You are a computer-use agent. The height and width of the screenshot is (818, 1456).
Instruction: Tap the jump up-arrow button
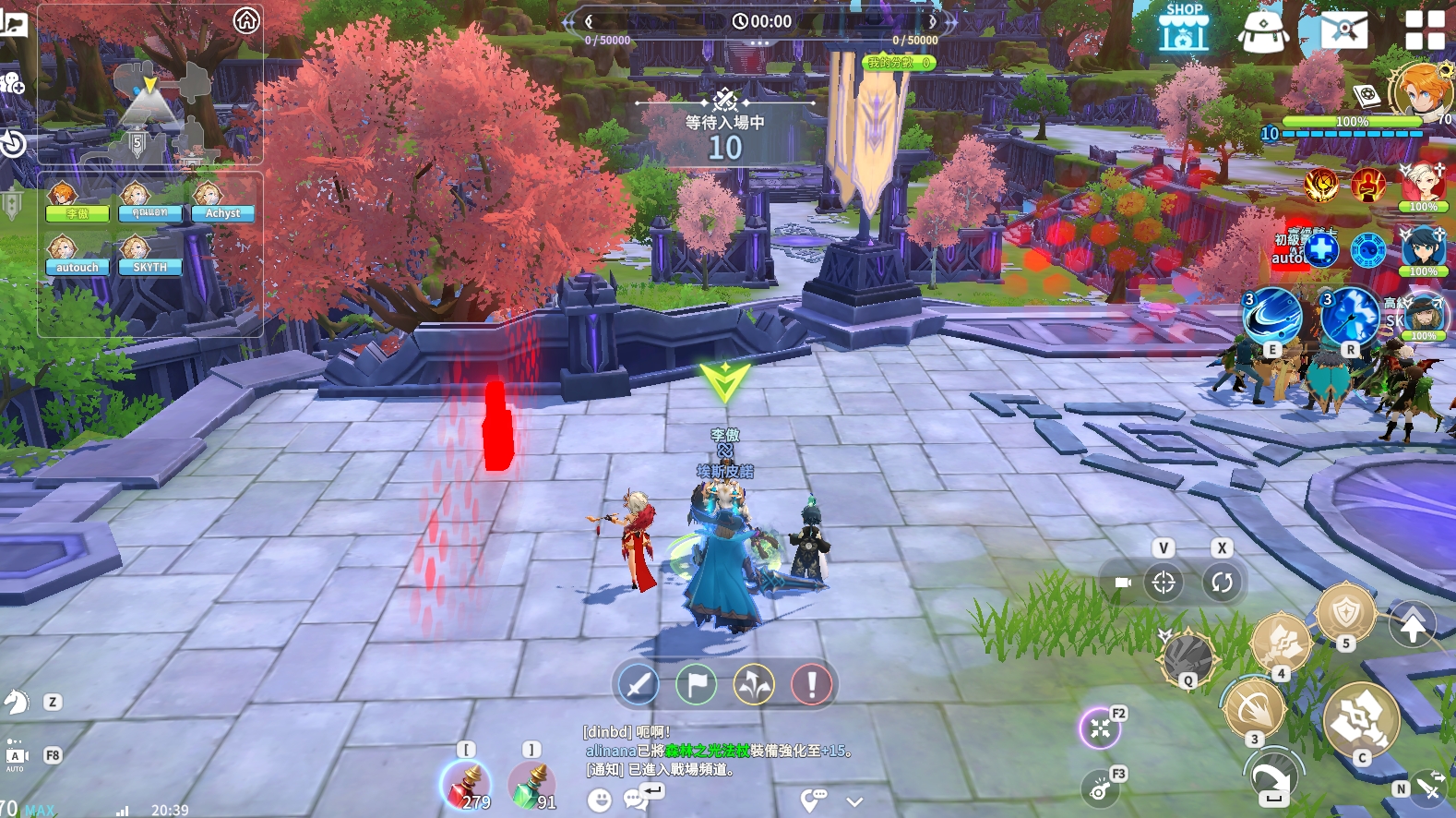(x=1413, y=627)
